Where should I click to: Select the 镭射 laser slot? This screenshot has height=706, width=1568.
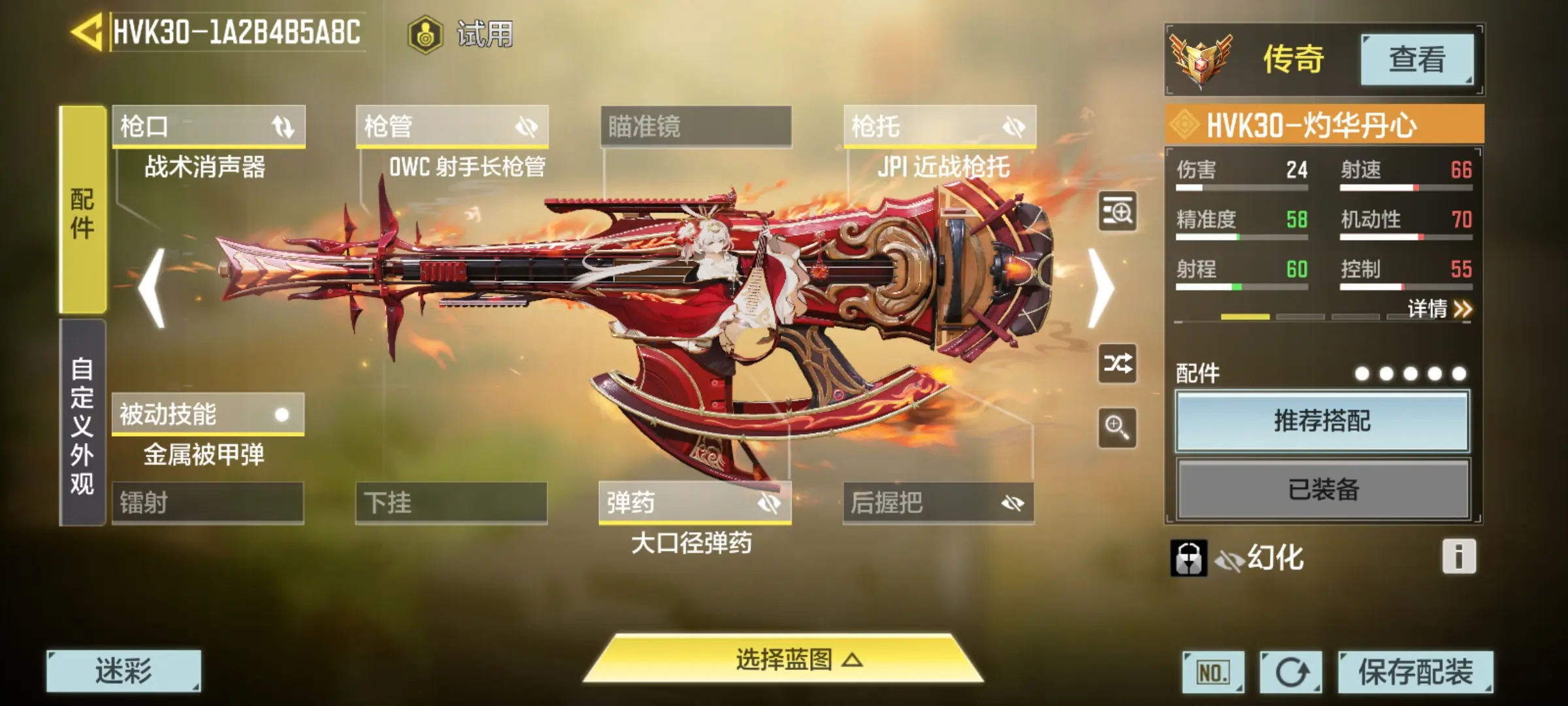click(x=208, y=503)
